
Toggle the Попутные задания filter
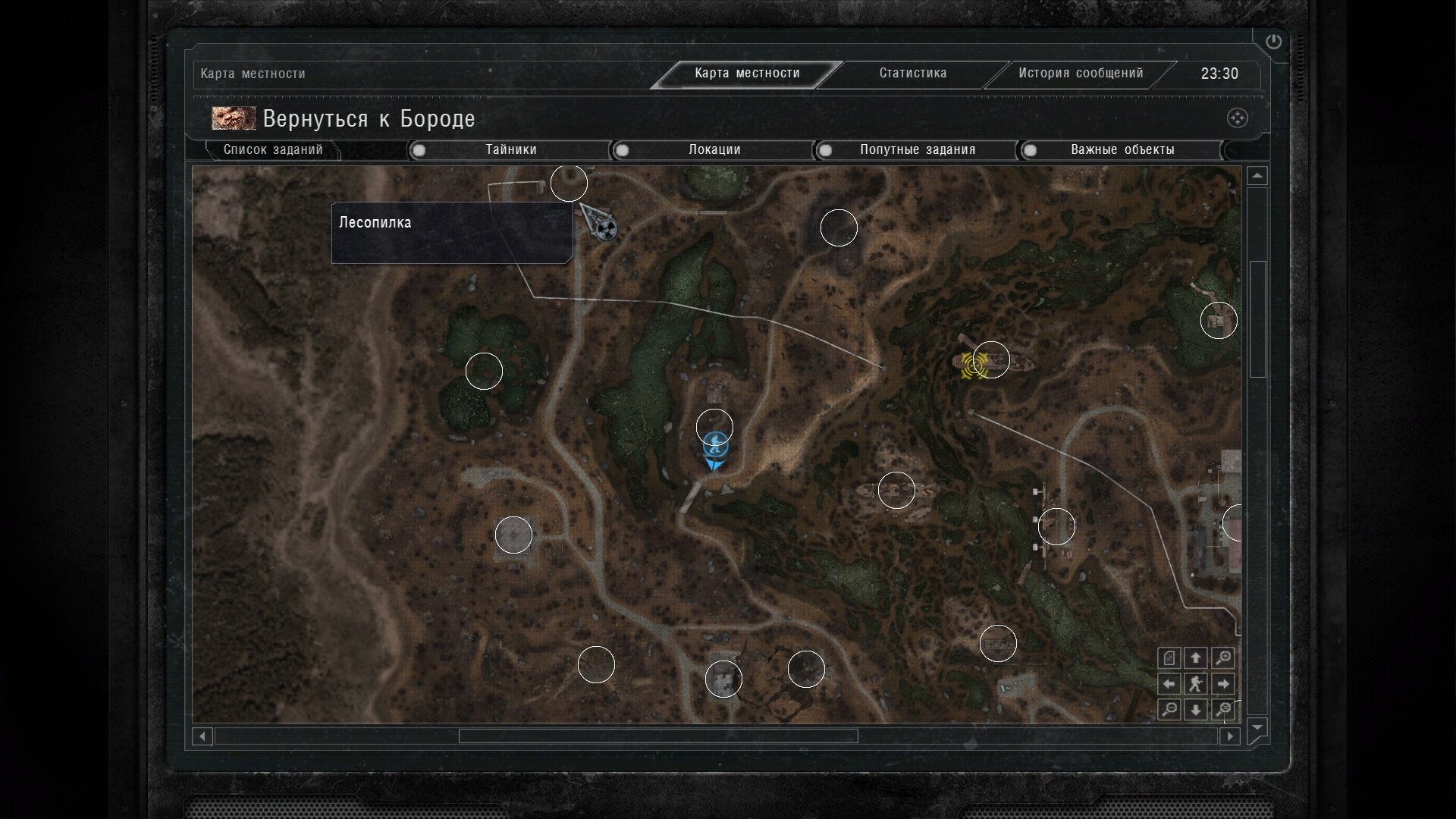[x=917, y=150]
